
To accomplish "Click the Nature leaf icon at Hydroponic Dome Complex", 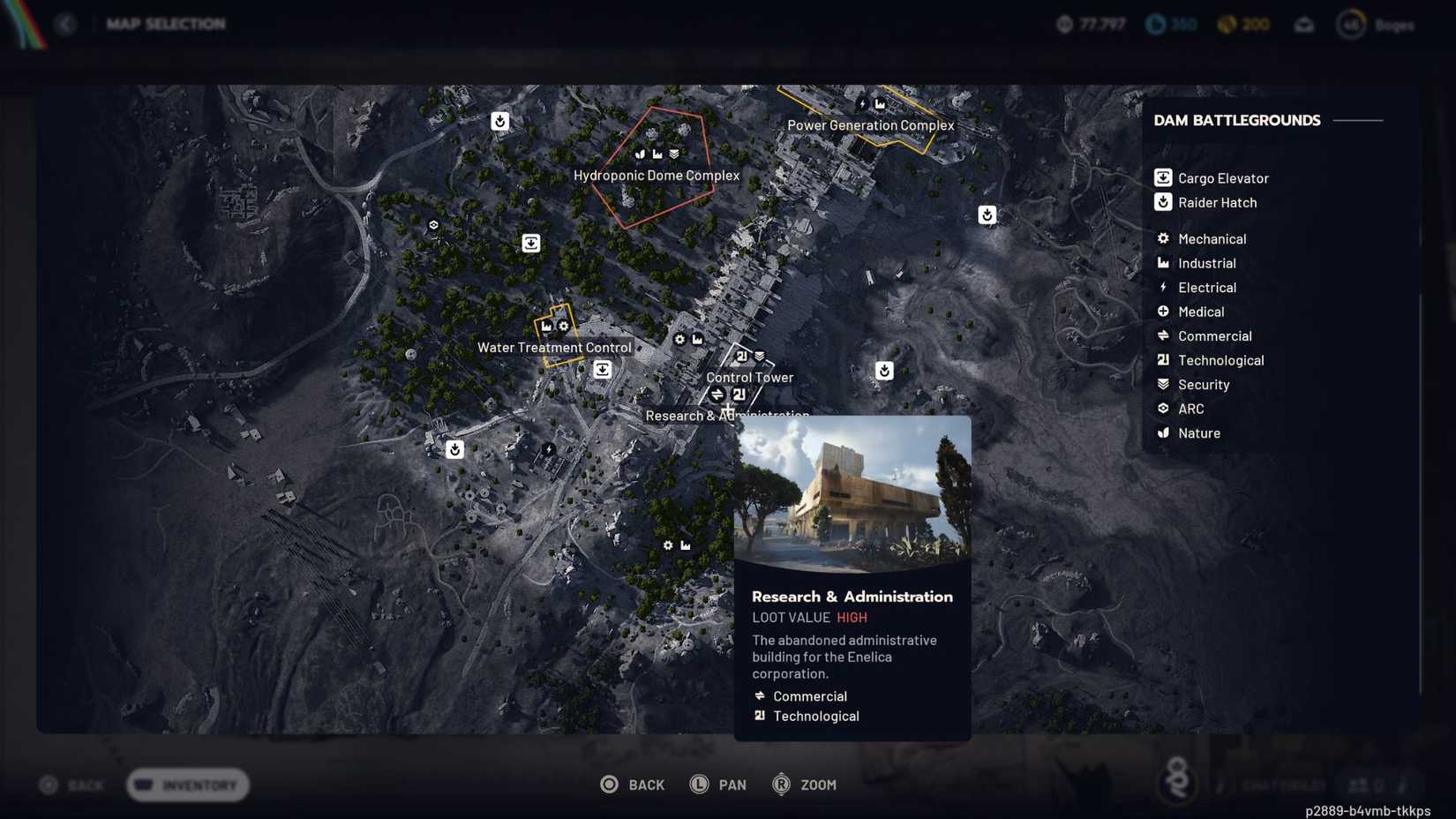I will tap(640, 154).
